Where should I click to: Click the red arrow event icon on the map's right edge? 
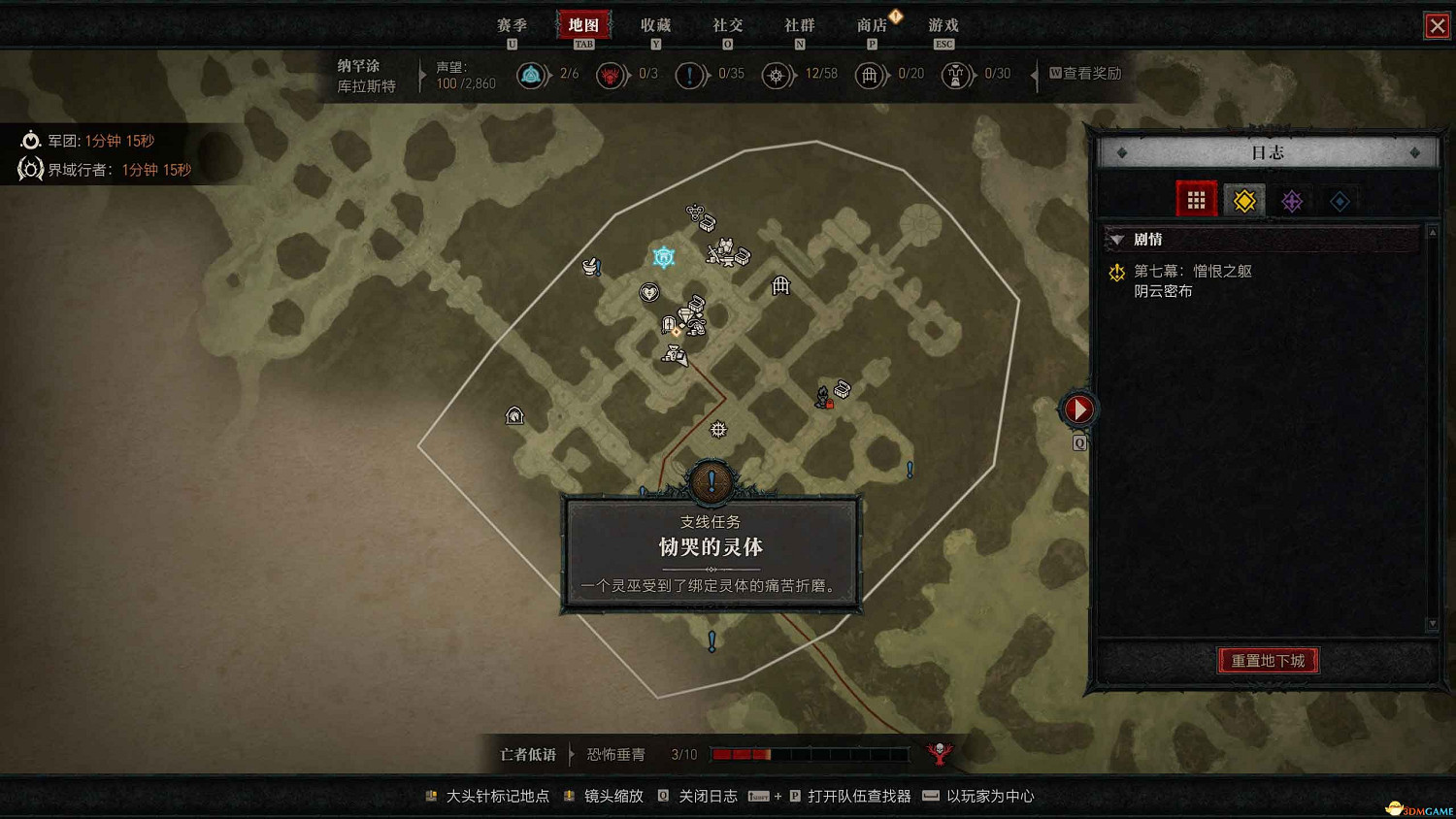tap(1077, 409)
